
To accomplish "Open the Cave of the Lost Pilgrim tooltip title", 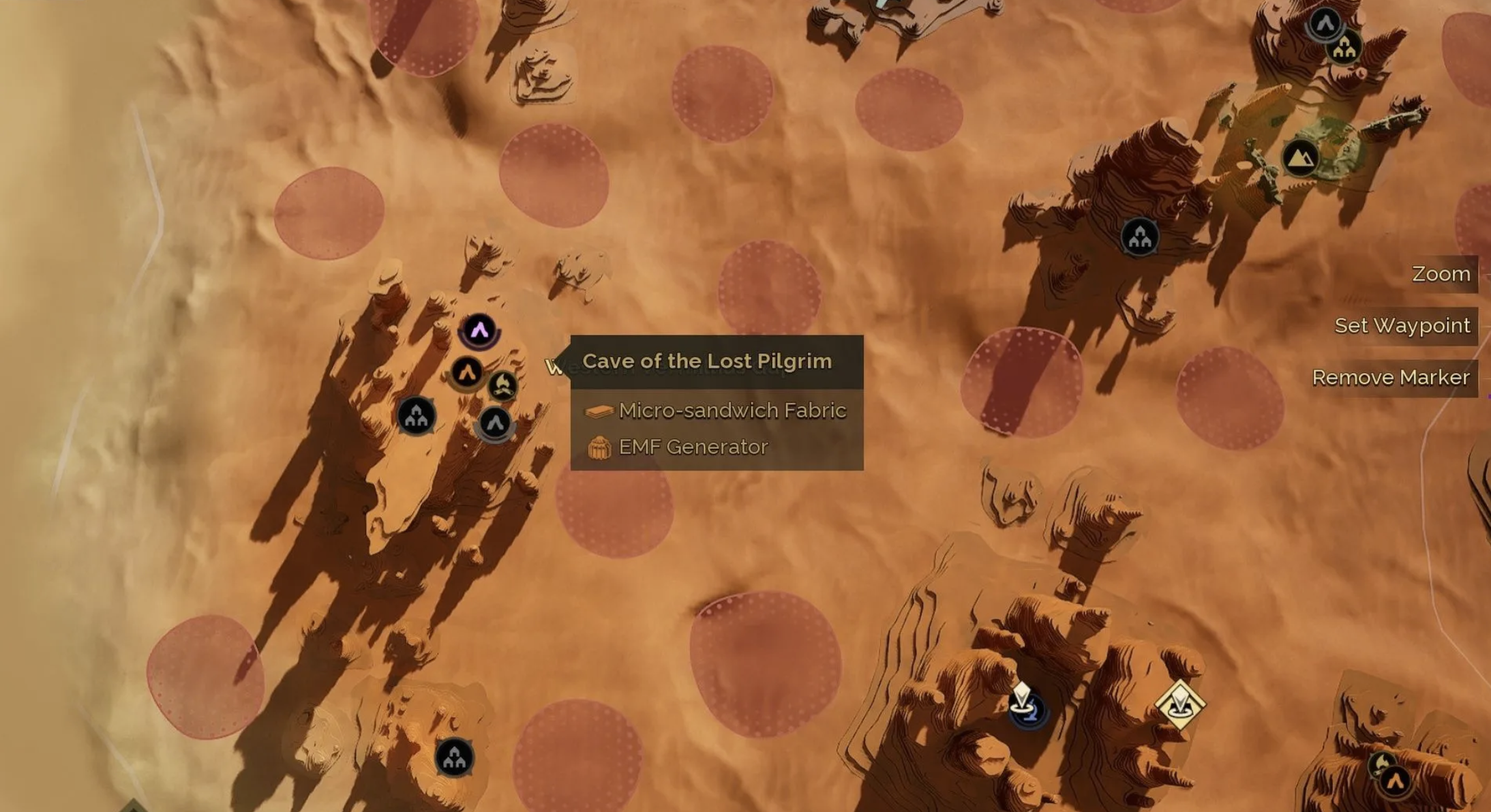I will pyautogui.click(x=707, y=361).
